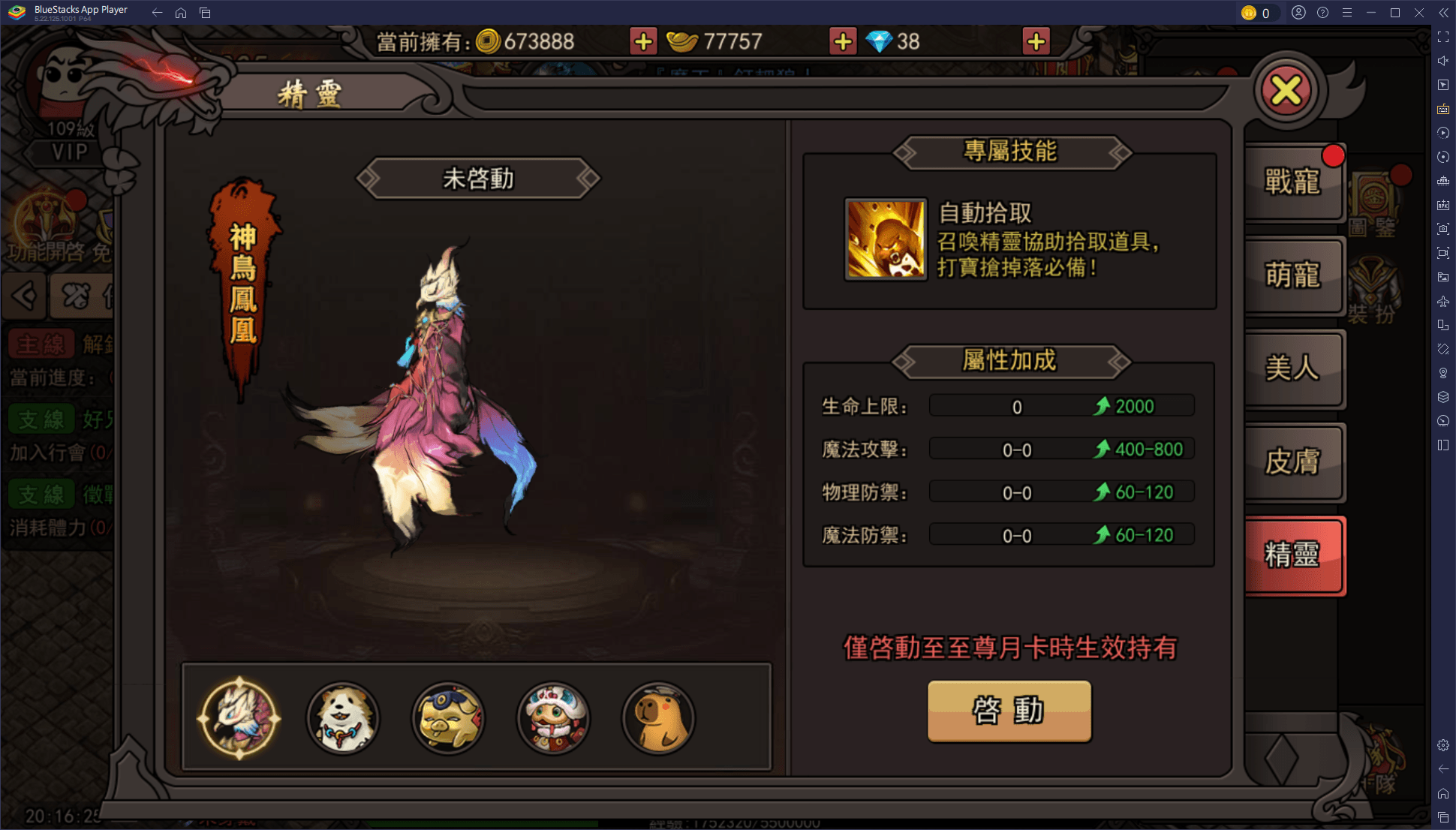Collapse the BlueStacks sidebar with the chevron arrows
1456x830 pixels.
pyautogui.click(x=1442, y=12)
